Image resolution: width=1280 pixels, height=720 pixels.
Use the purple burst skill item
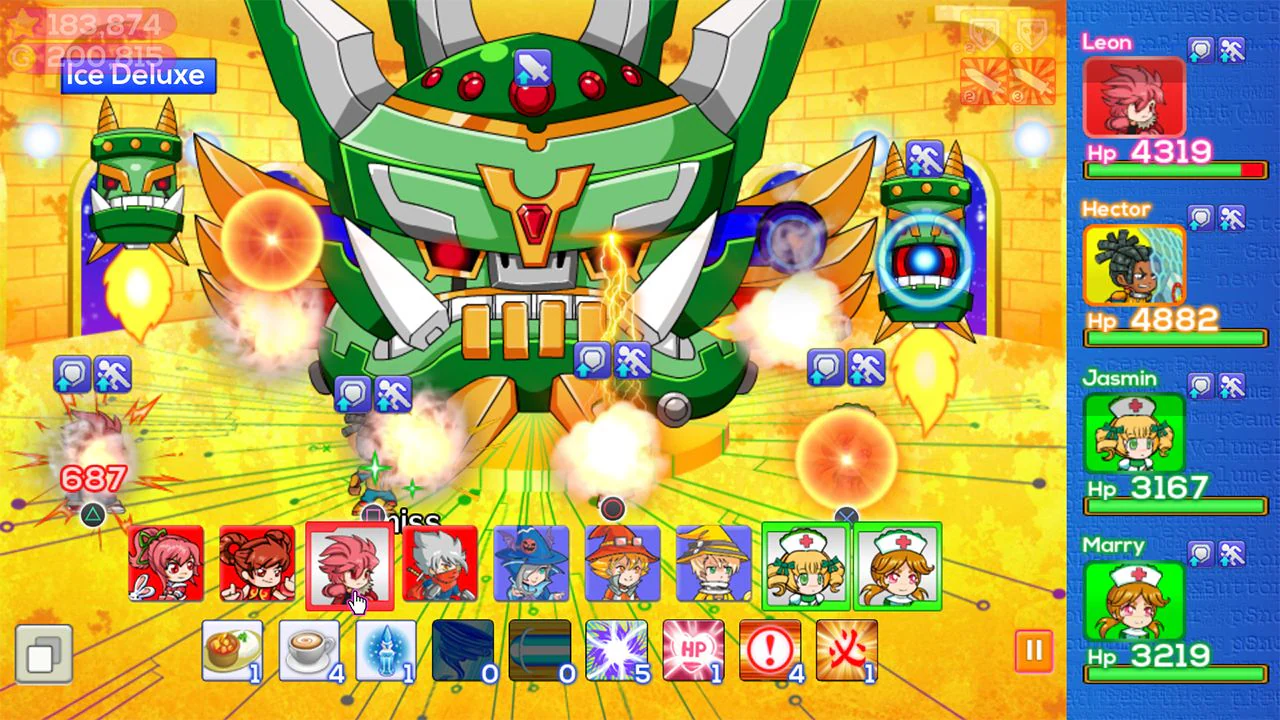[617, 649]
